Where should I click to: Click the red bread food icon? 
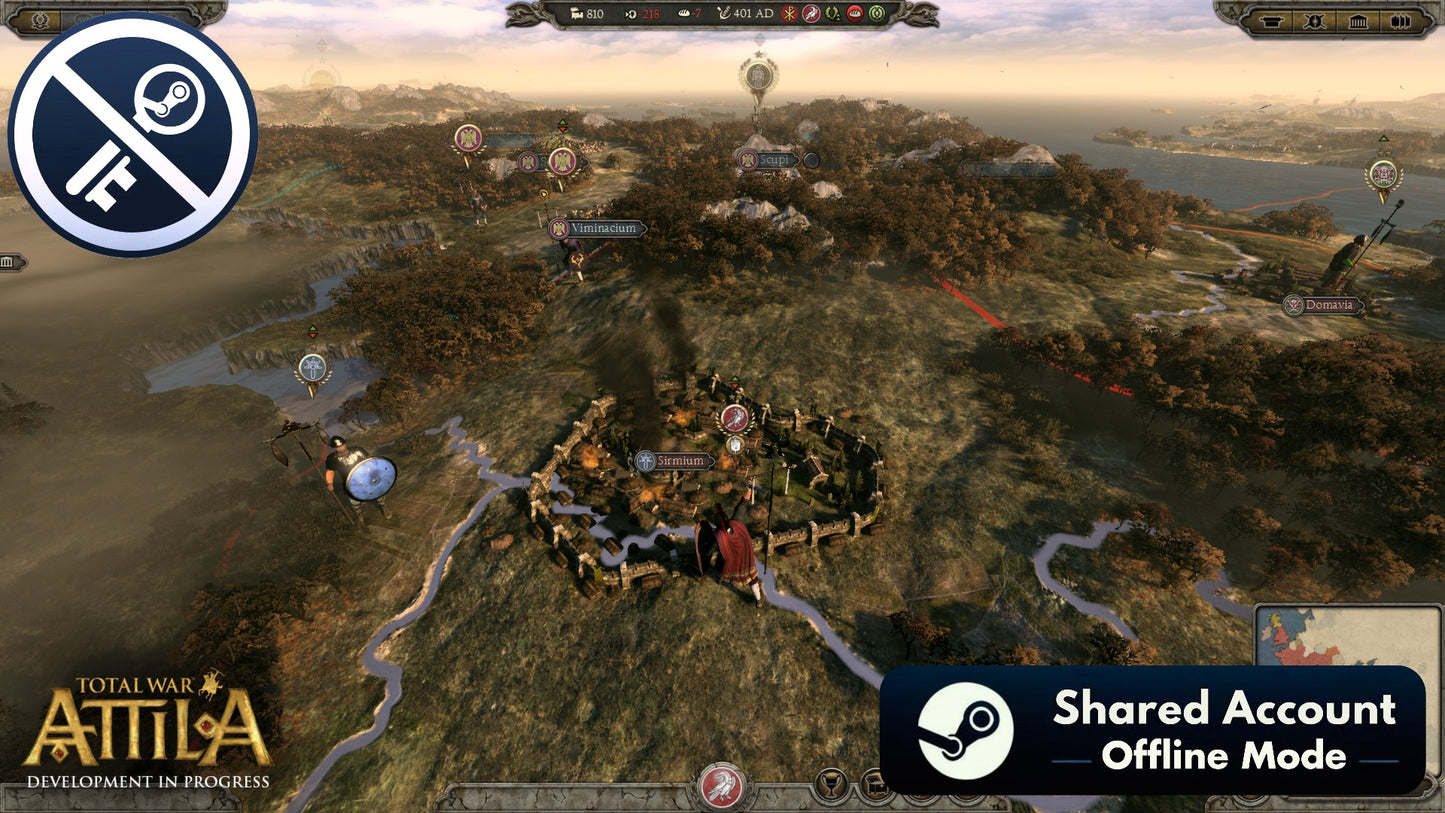pyautogui.click(x=855, y=14)
